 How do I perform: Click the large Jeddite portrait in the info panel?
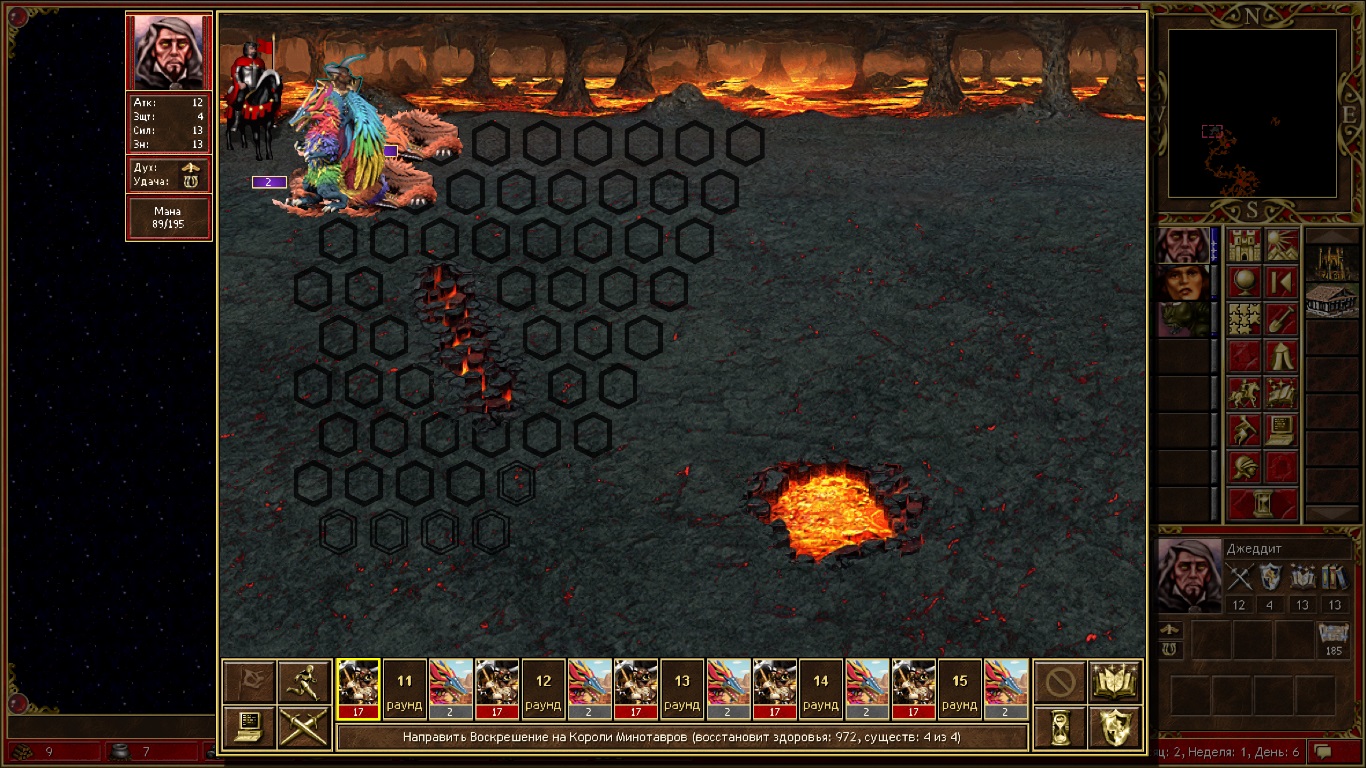click(x=1187, y=575)
